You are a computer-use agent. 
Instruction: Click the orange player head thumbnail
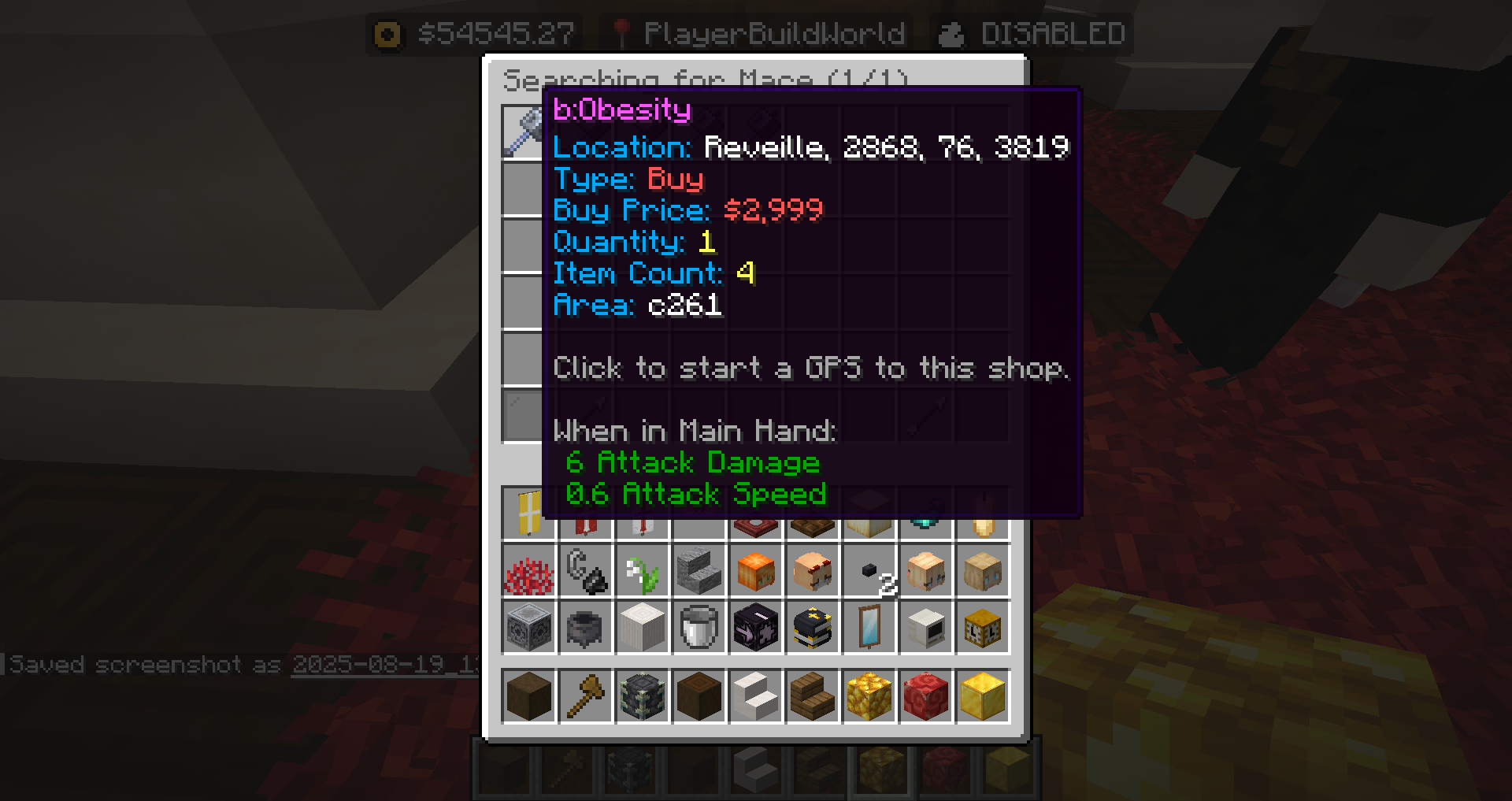point(754,572)
